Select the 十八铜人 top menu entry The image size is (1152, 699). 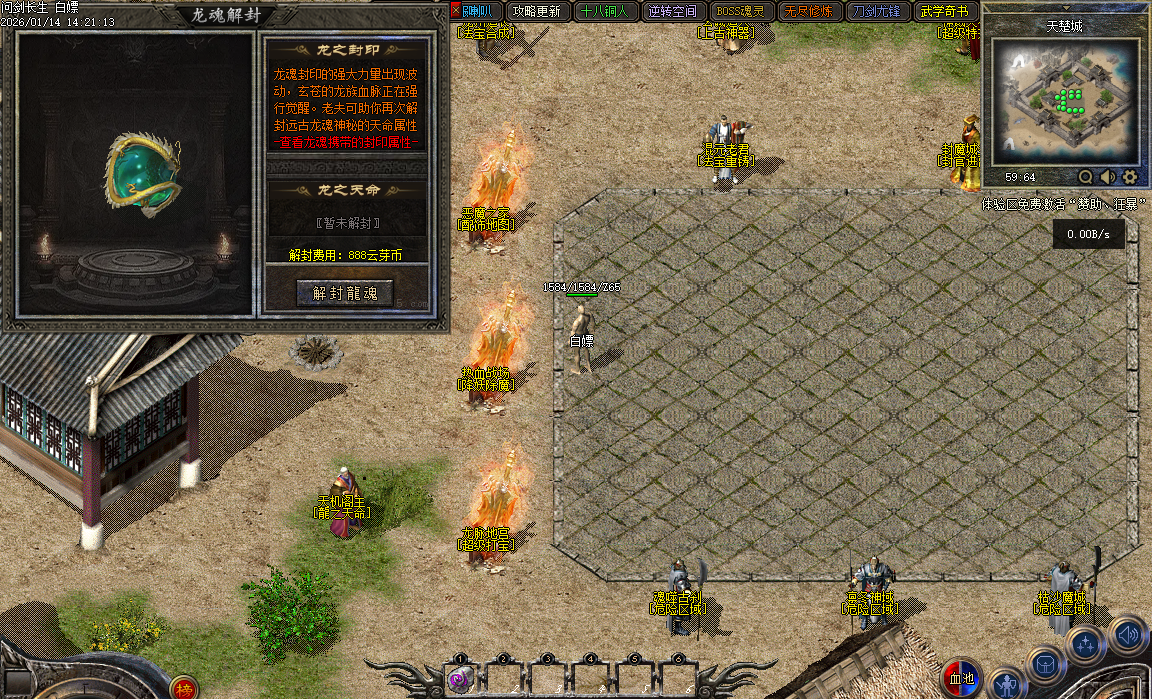[x=604, y=11]
